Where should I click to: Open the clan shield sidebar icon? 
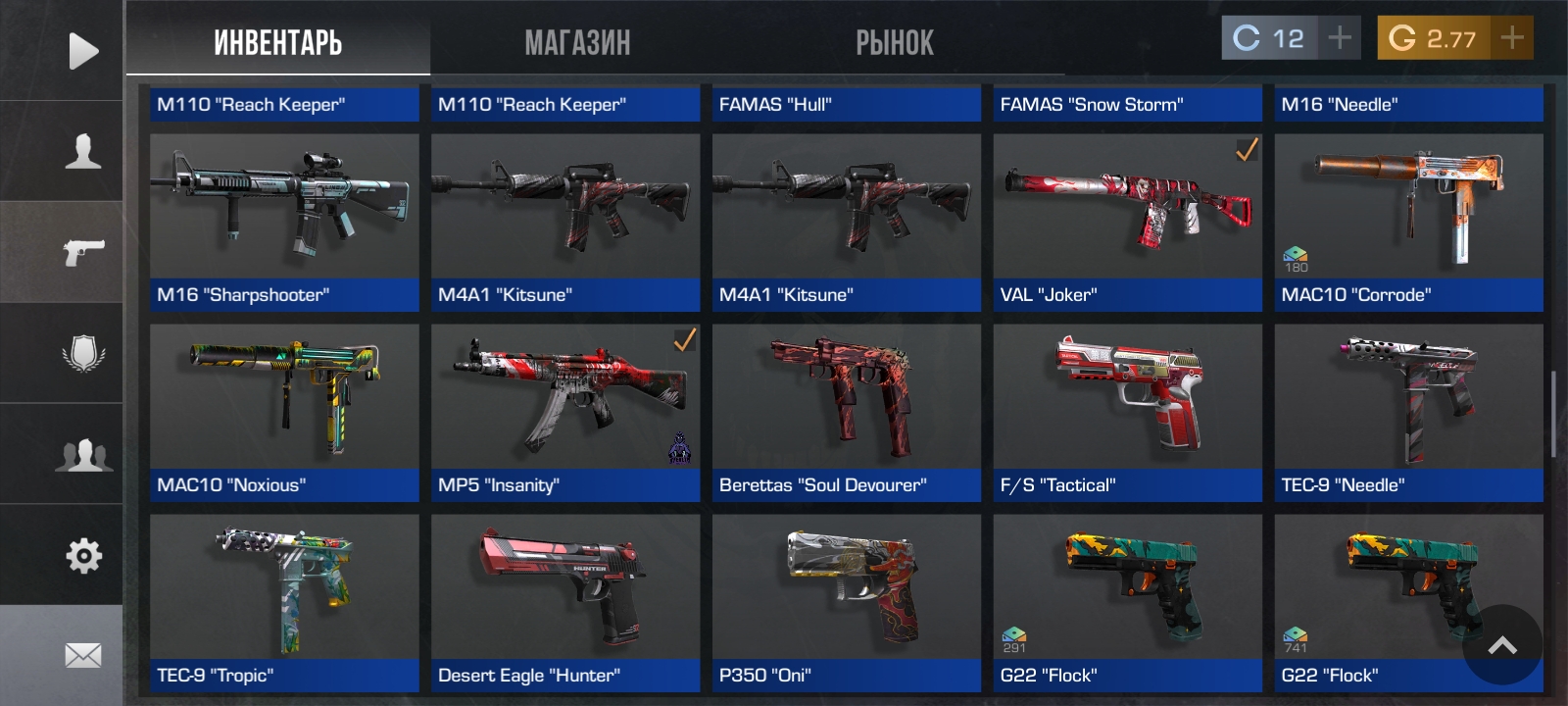83,353
